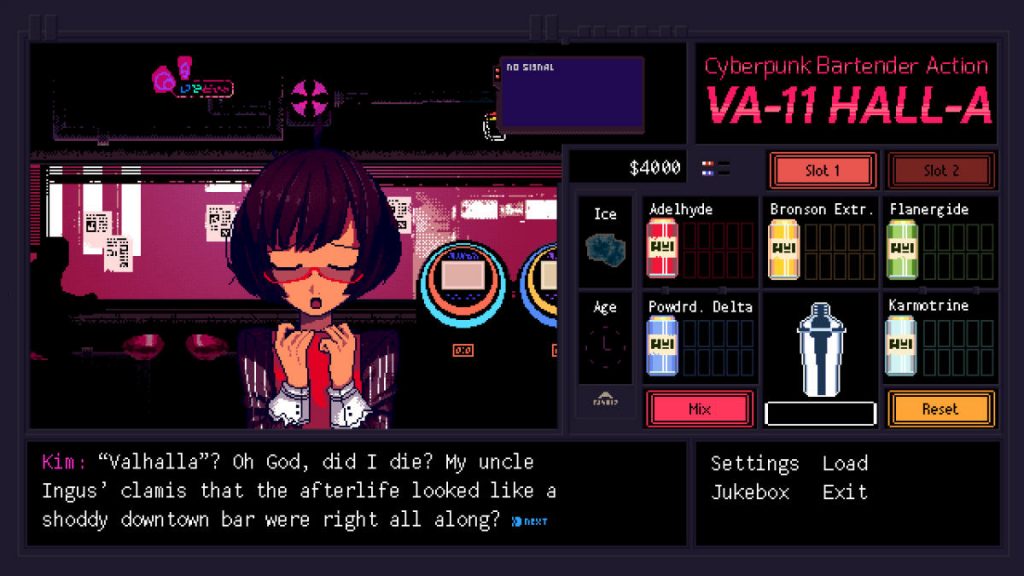
Task: Open the Settings menu
Action: [754, 463]
